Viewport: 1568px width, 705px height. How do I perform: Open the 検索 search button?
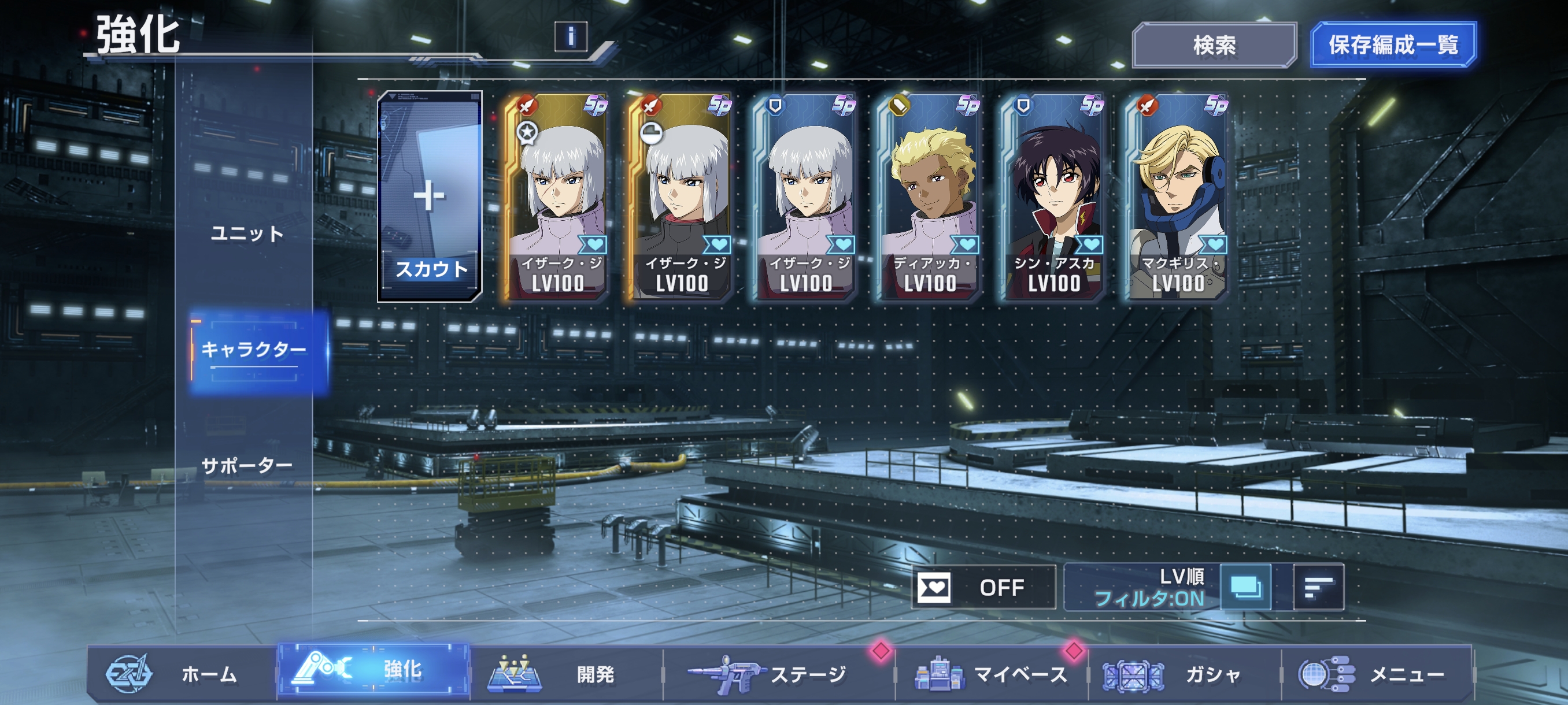pyautogui.click(x=1214, y=45)
